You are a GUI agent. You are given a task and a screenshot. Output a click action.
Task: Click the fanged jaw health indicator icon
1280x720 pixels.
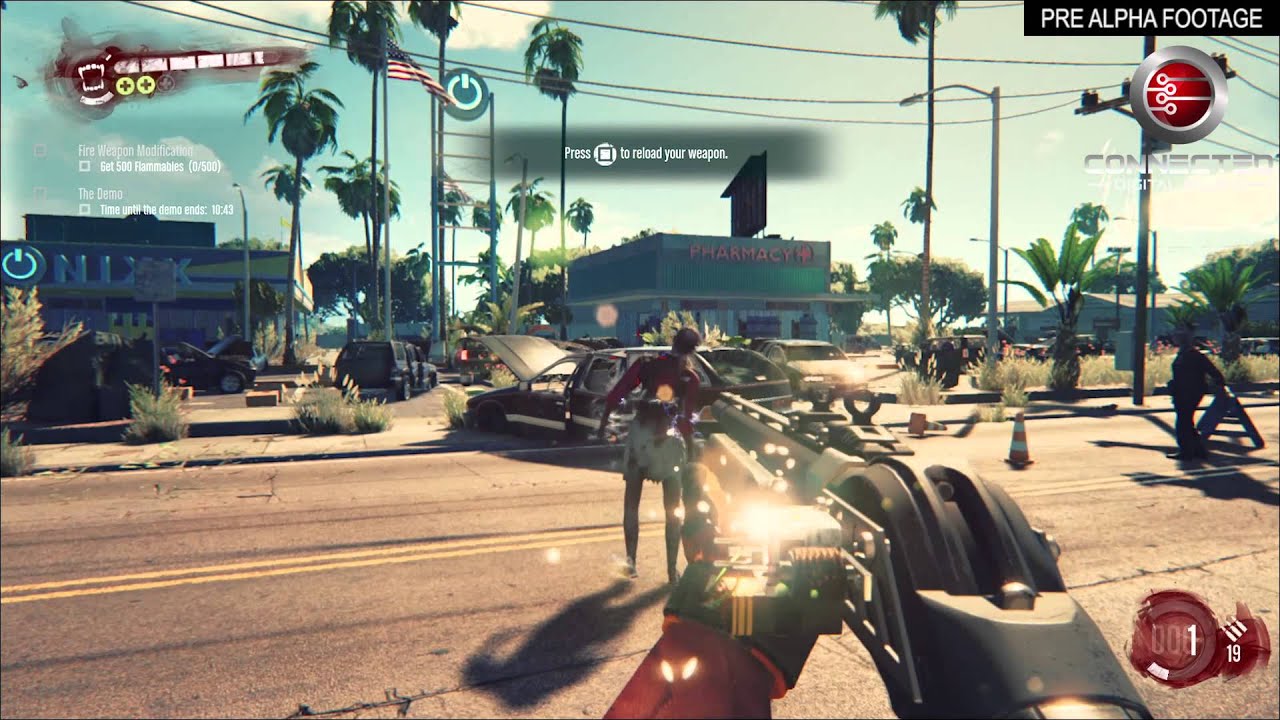(x=92, y=79)
